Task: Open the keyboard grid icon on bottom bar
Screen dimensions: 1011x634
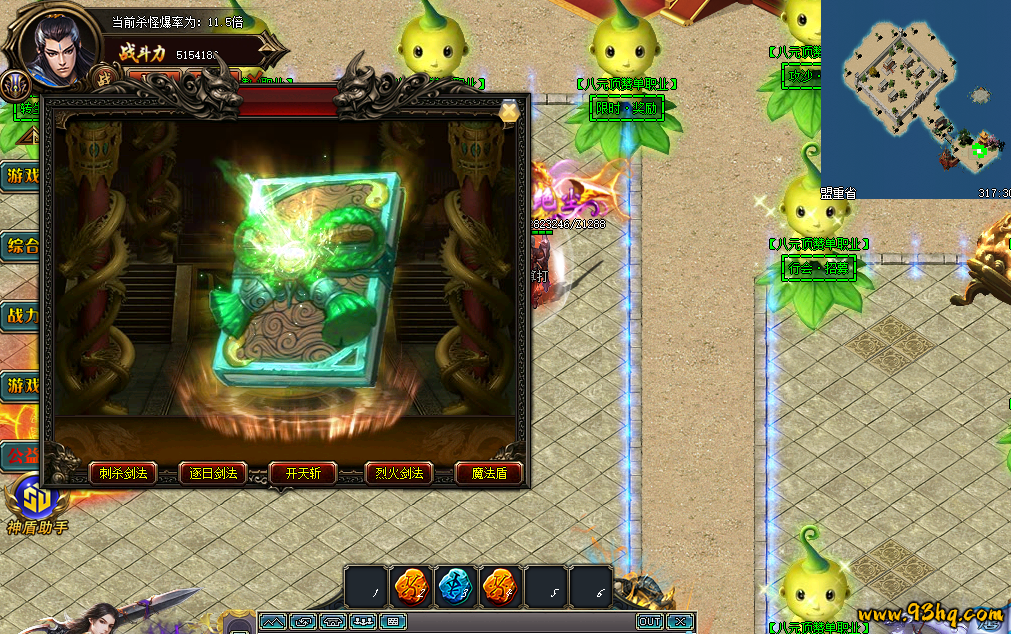Action: click(393, 622)
